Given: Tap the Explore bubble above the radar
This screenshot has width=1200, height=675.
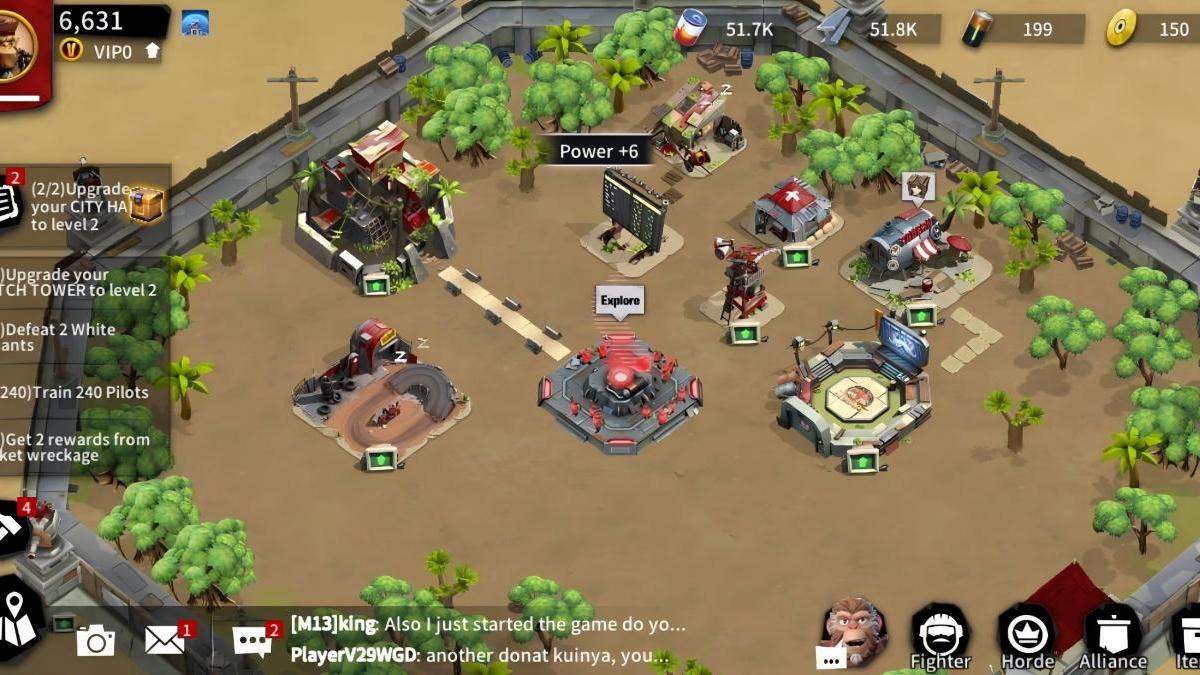Looking at the screenshot, I should pos(620,301).
